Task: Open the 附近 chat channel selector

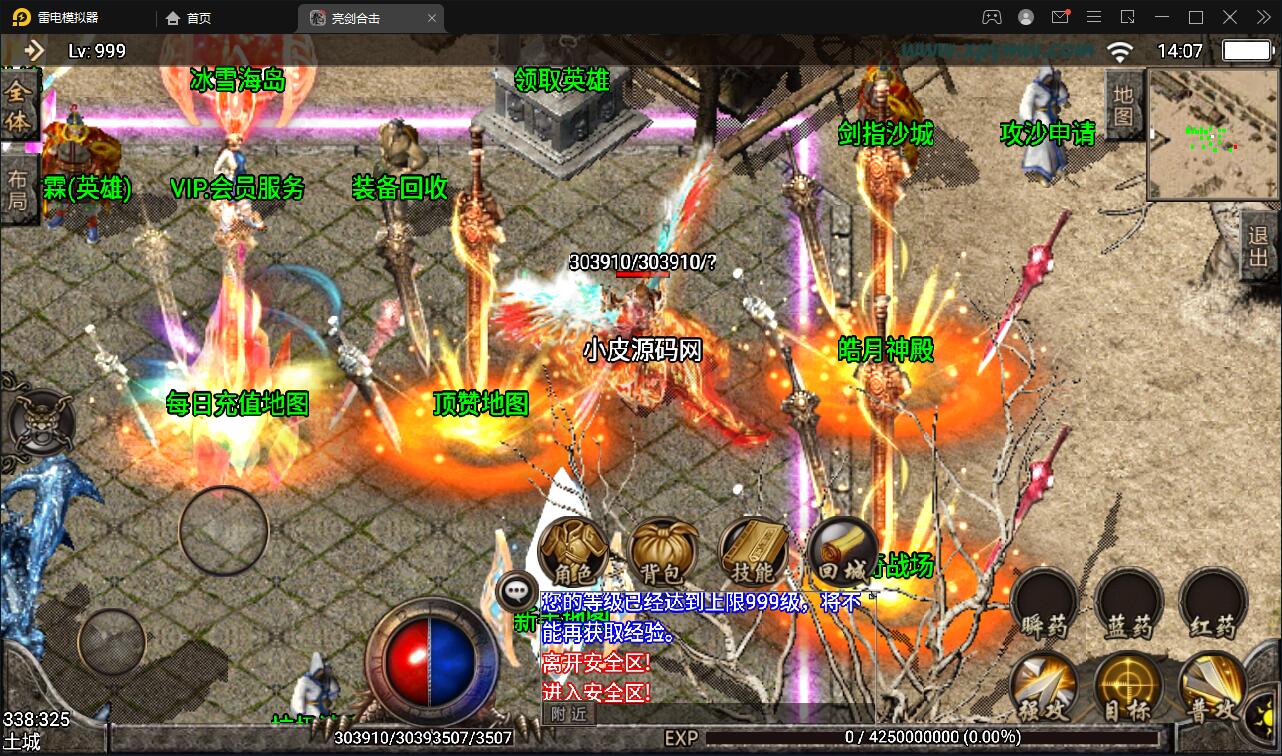Action: [567, 714]
